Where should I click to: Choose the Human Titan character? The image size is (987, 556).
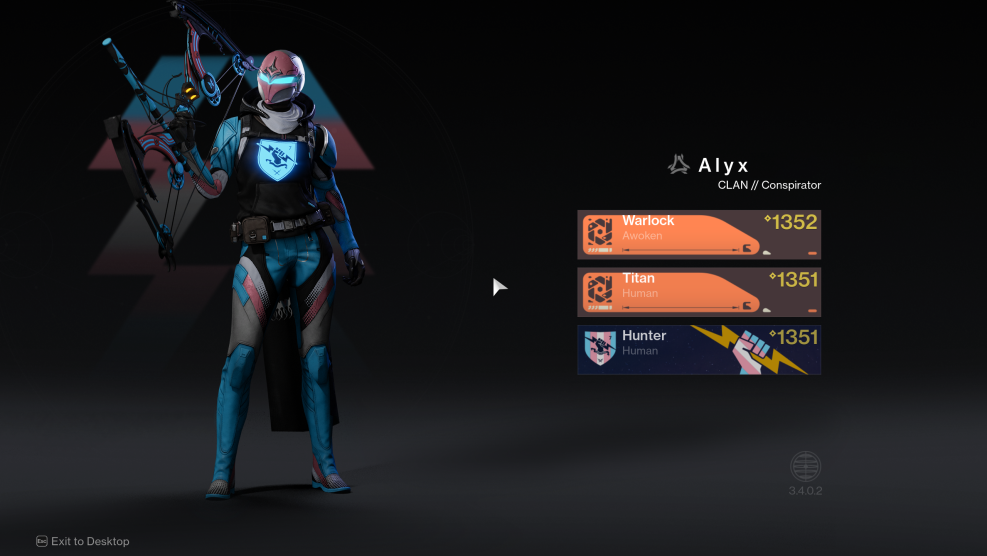[x=698, y=292]
